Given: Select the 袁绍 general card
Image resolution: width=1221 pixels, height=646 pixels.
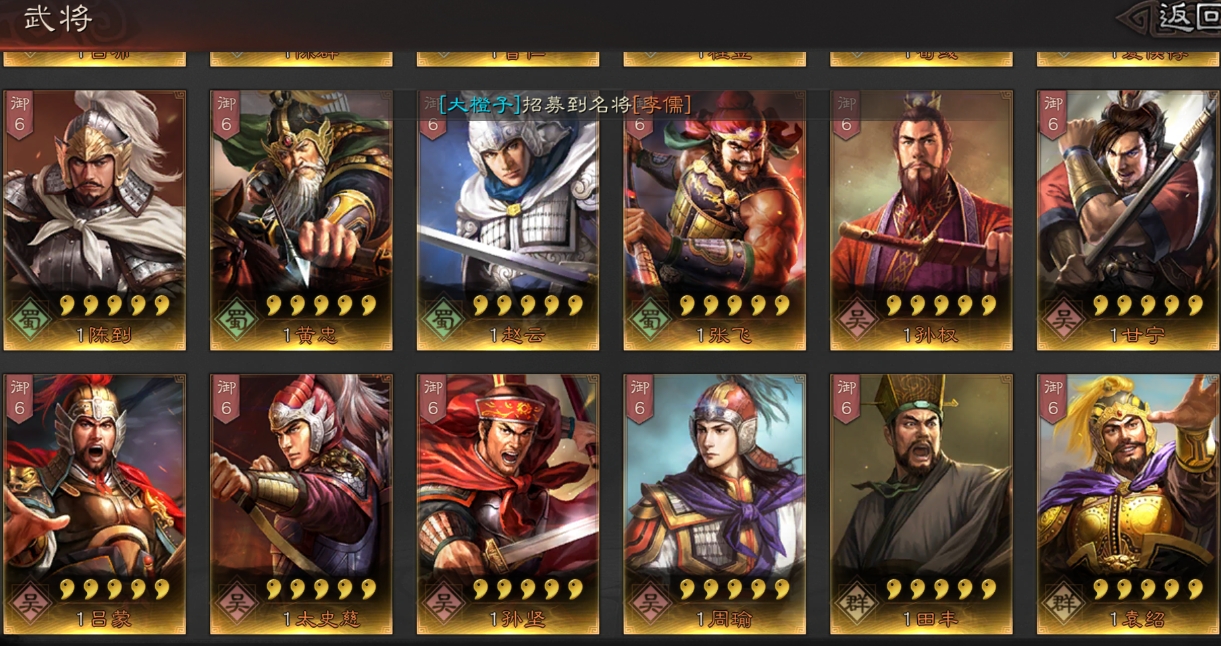Looking at the screenshot, I should pos(1128,504).
